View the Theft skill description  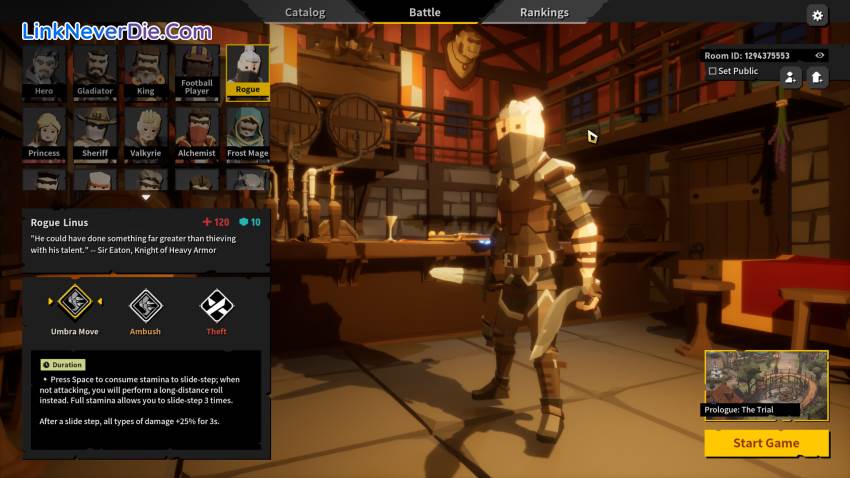217,304
